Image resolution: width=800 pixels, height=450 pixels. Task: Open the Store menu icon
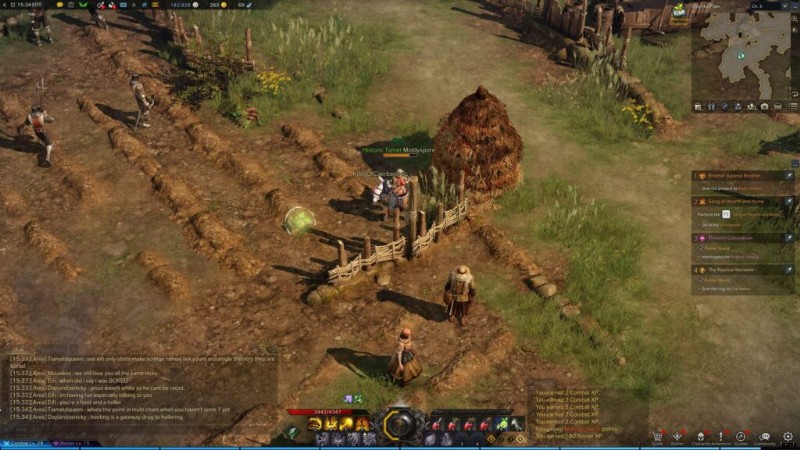[657, 437]
